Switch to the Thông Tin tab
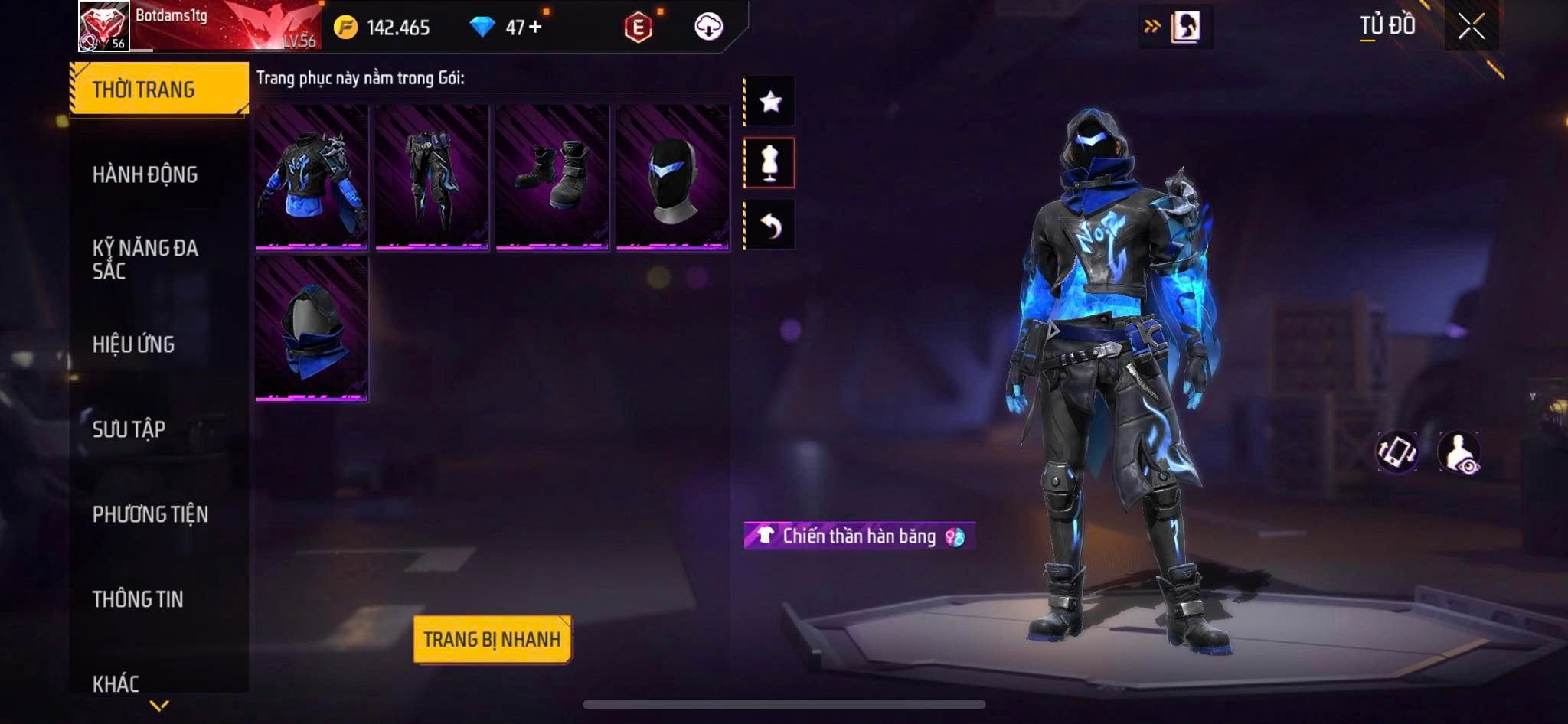Image resolution: width=1568 pixels, height=724 pixels. click(138, 599)
